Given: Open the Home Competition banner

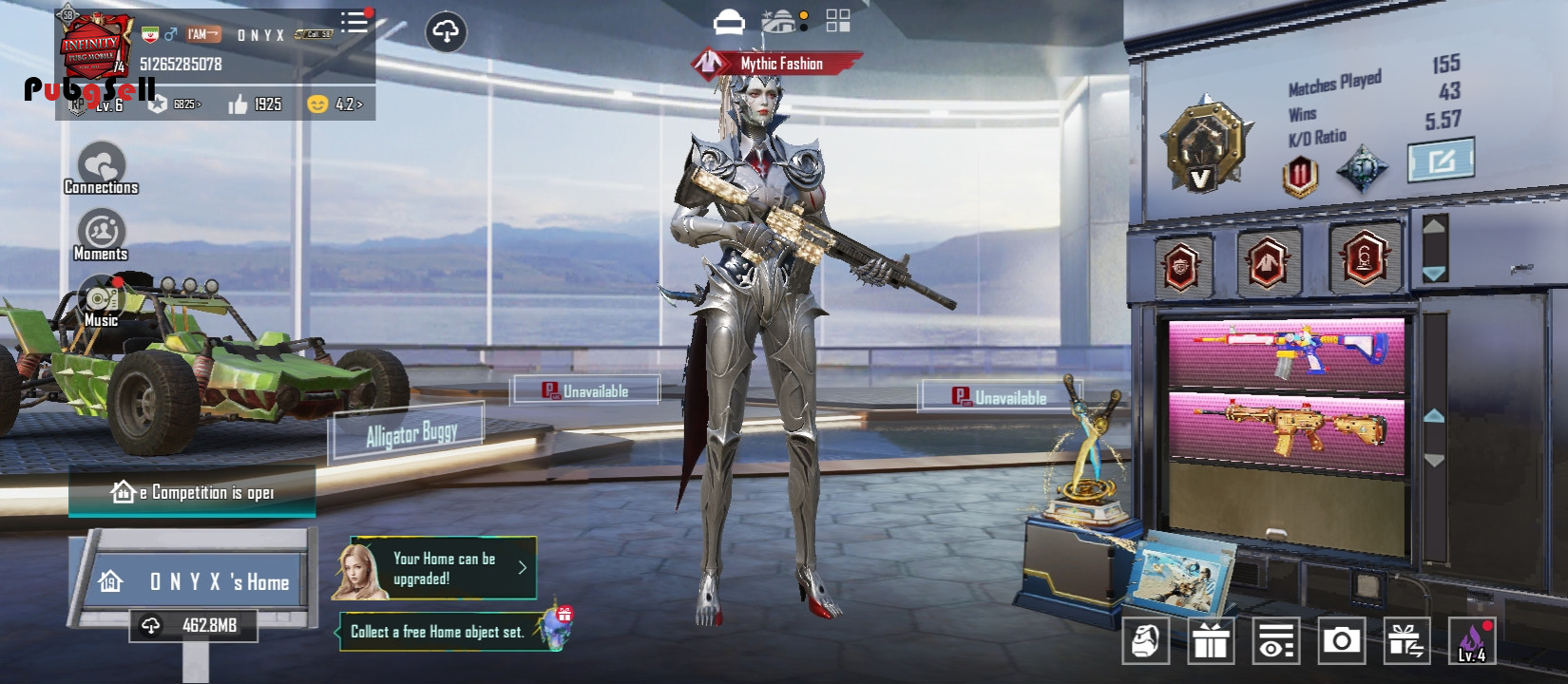Looking at the screenshot, I should pos(193,492).
